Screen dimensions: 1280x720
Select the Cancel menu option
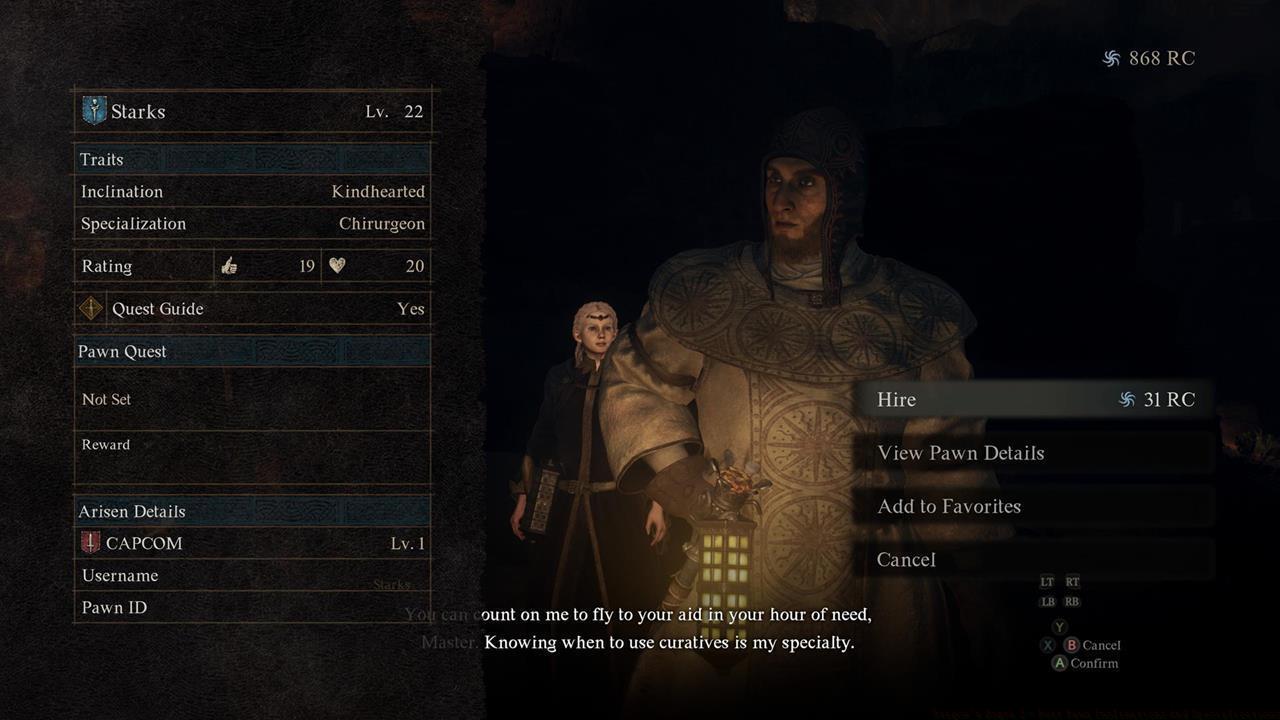coord(1034,560)
